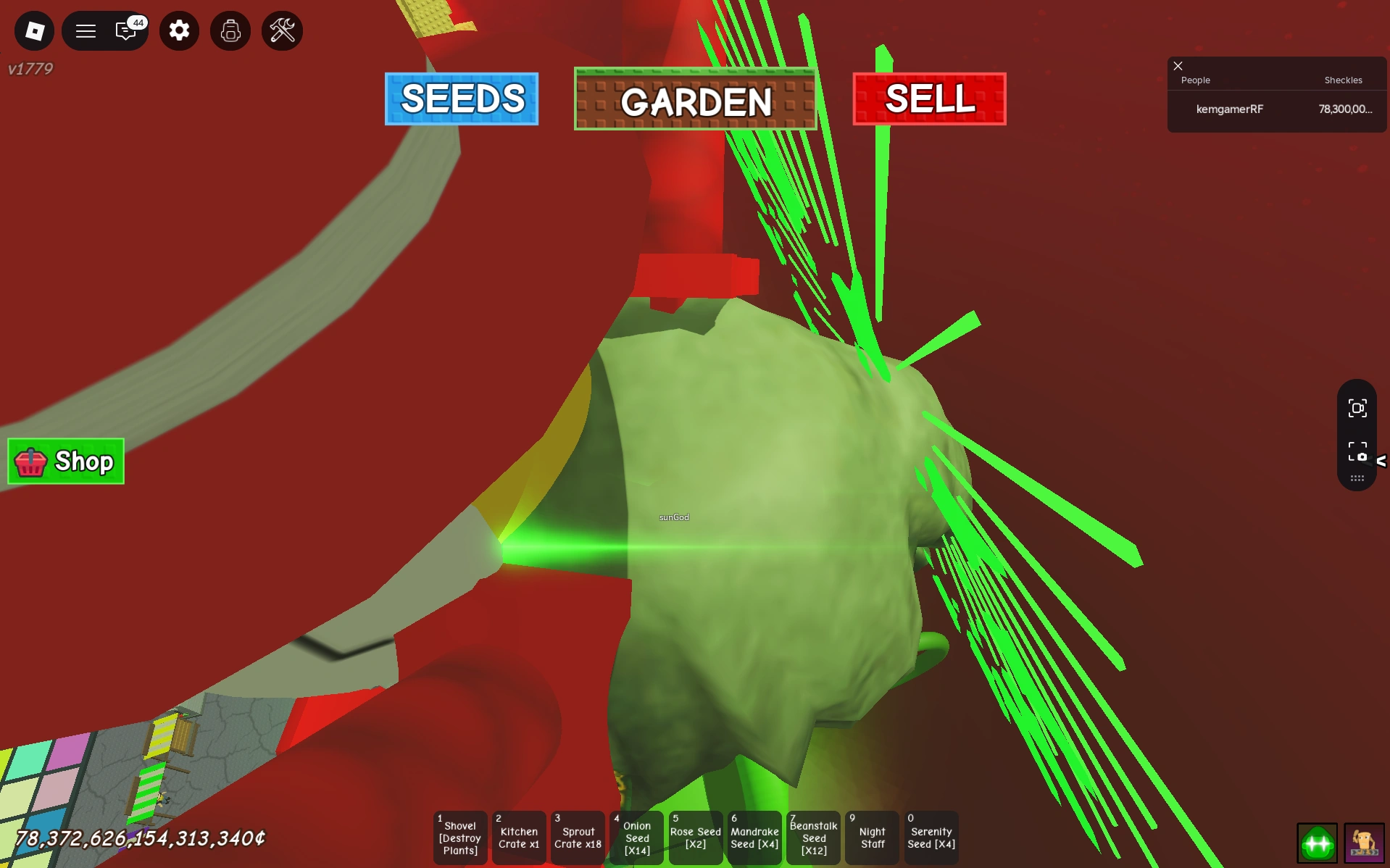Click the tools wrench icon top-left
This screenshot has width=1390, height=868.
pyautogui.click(x=282, y=30)
